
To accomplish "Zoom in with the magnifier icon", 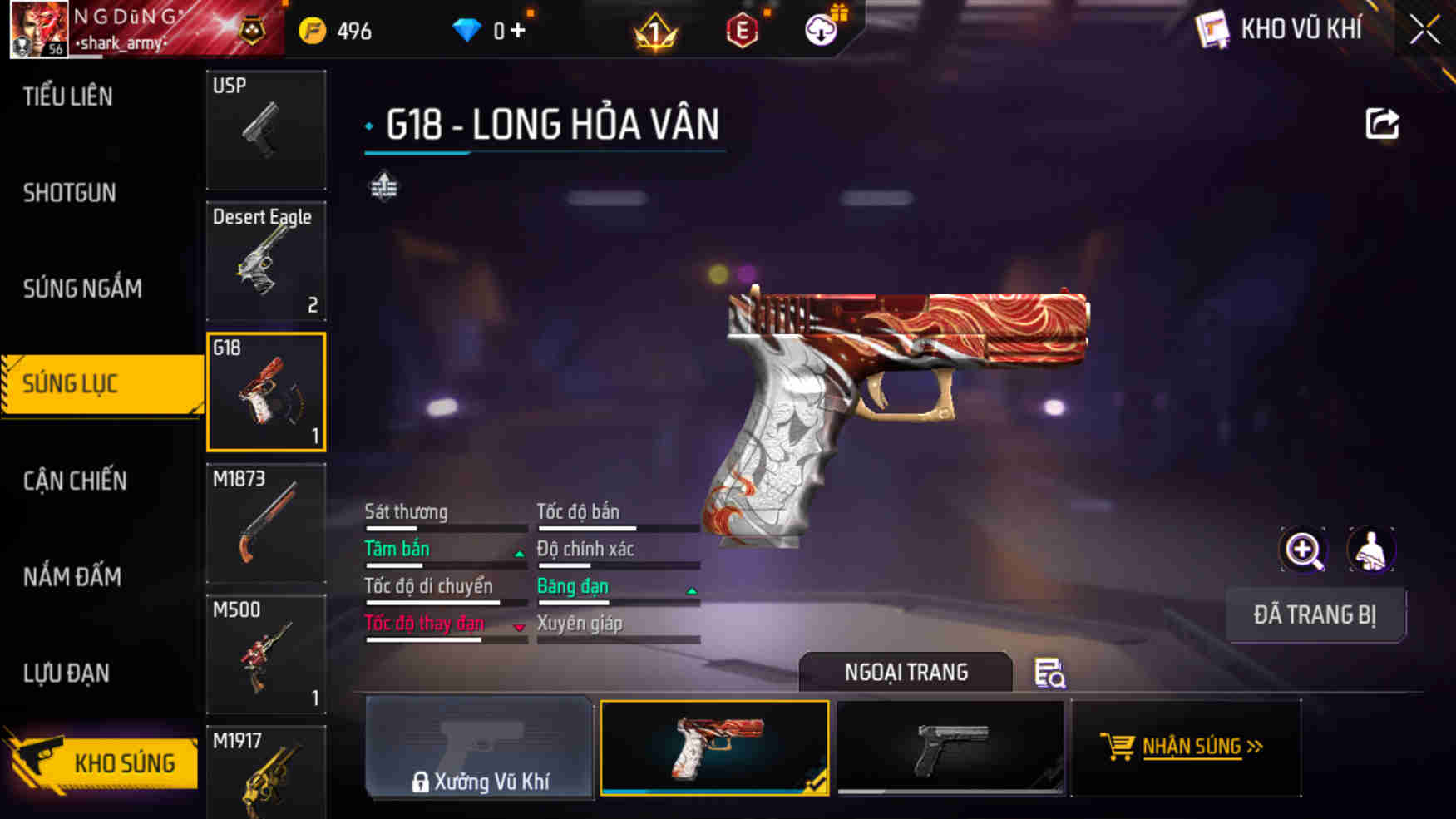I will coord(1303,550).
